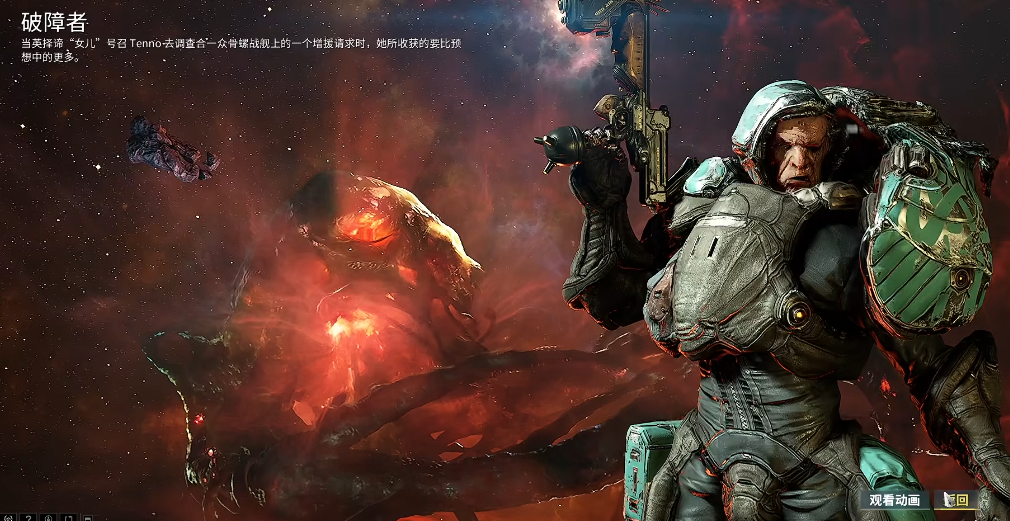Screen dimensions: 1010x521
Task: Click the 观看动画 (watch cinematic) button
Action: click(894, 500)
